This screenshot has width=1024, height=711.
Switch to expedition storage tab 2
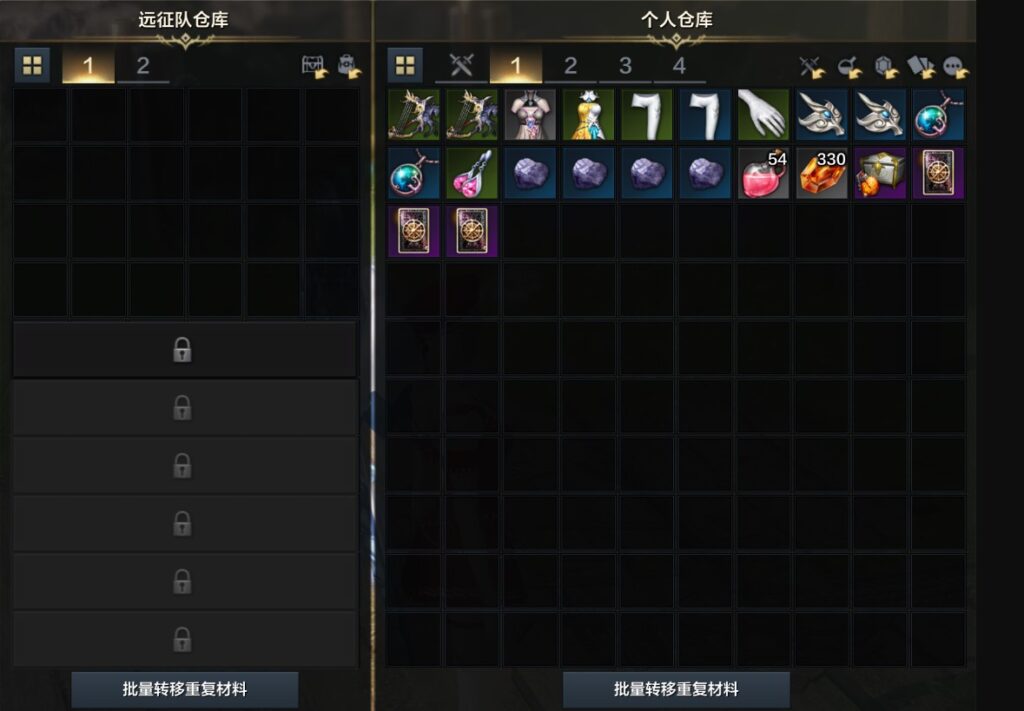click(143, 66)
